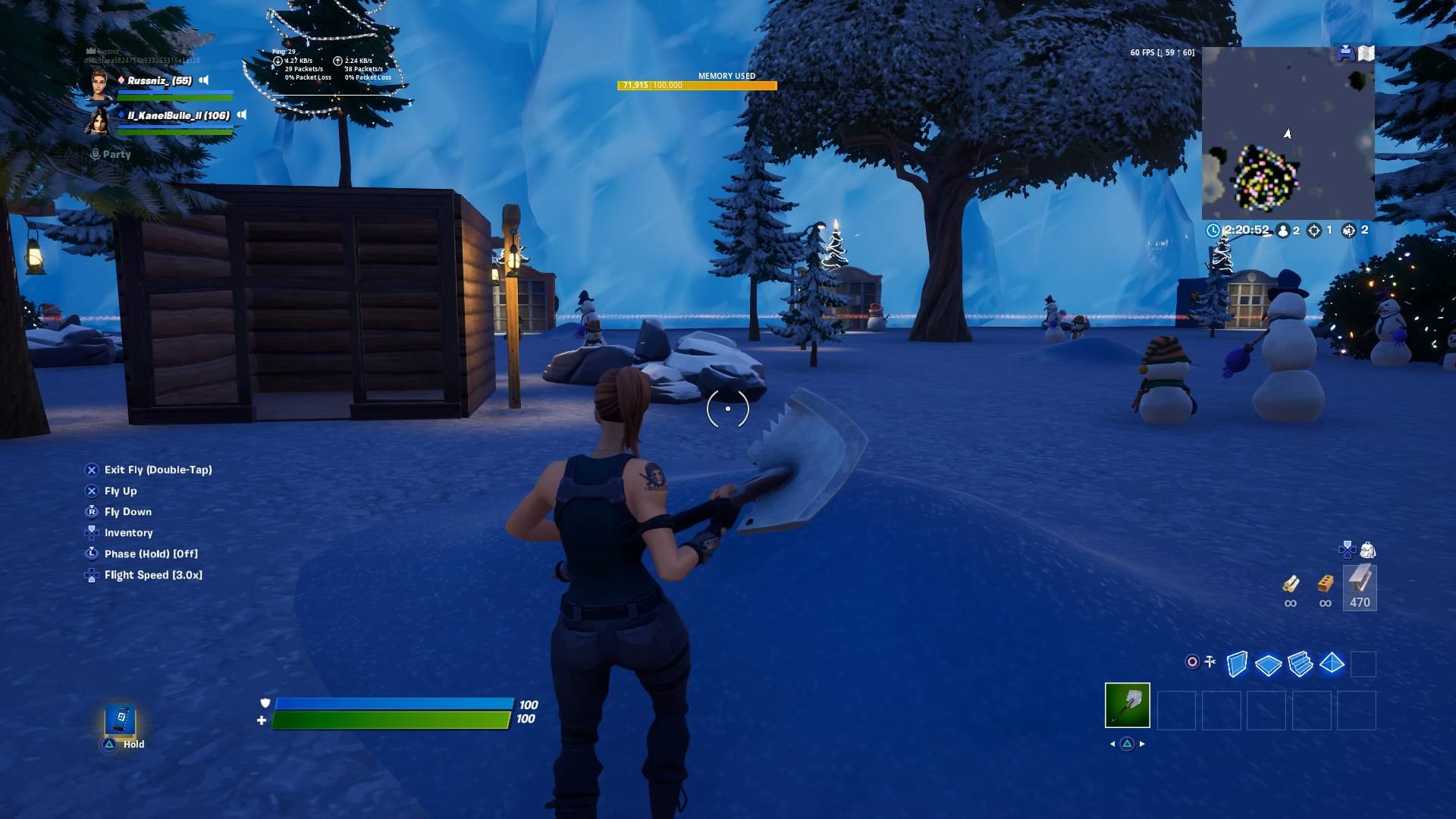Open the Party voice channel panel

(115, 154)
